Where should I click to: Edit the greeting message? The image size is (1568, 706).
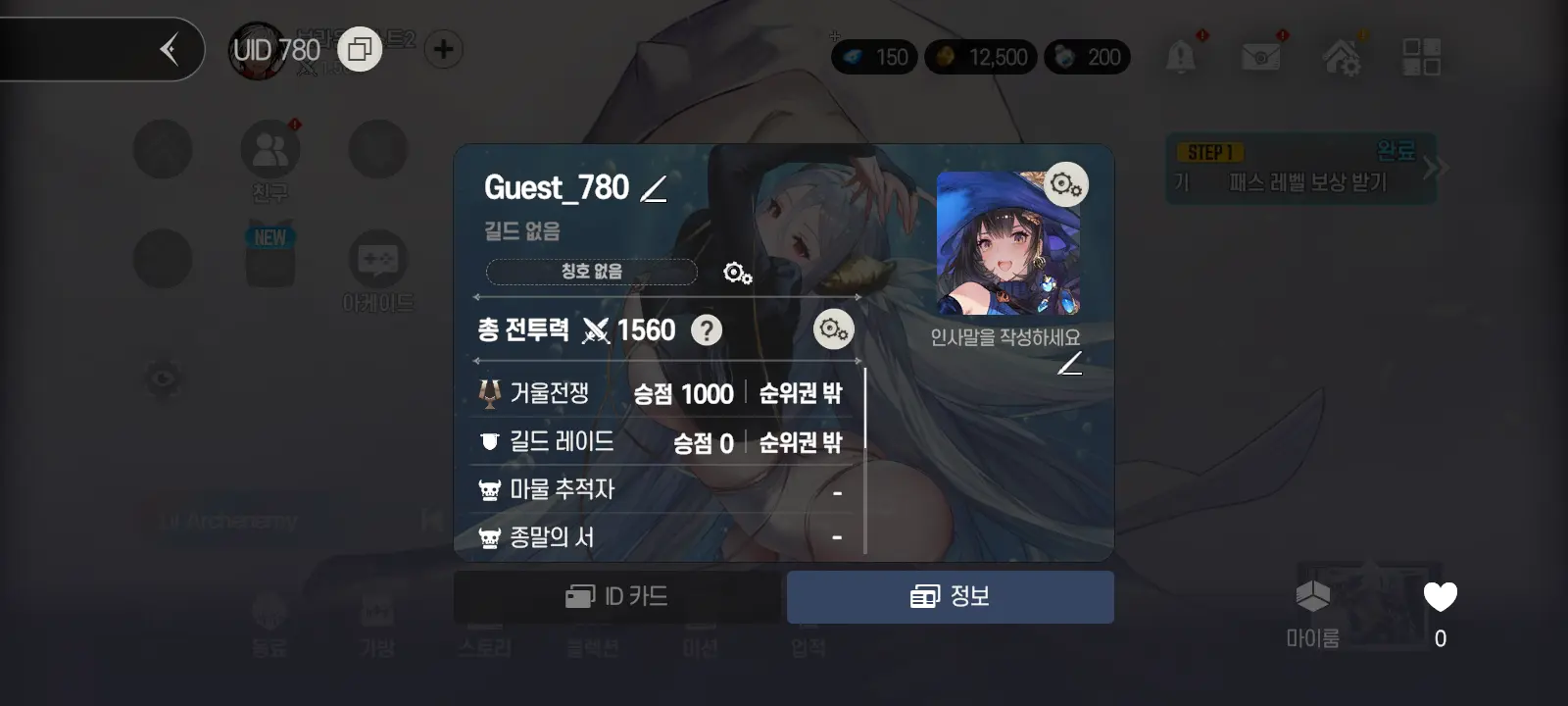[1070, 364]
